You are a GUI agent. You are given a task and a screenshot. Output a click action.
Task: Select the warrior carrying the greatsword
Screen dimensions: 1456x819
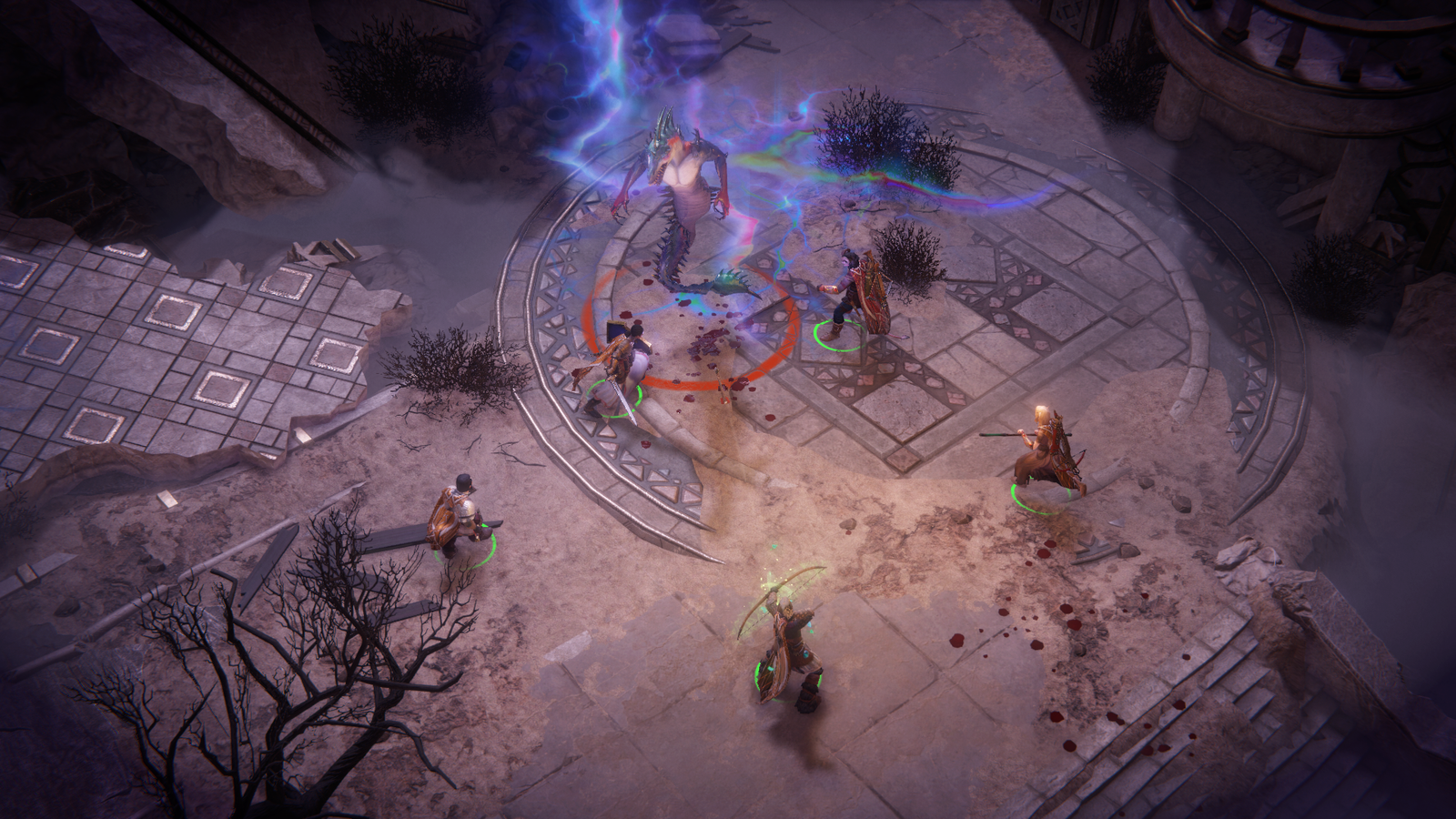click(x=461, y=516)
